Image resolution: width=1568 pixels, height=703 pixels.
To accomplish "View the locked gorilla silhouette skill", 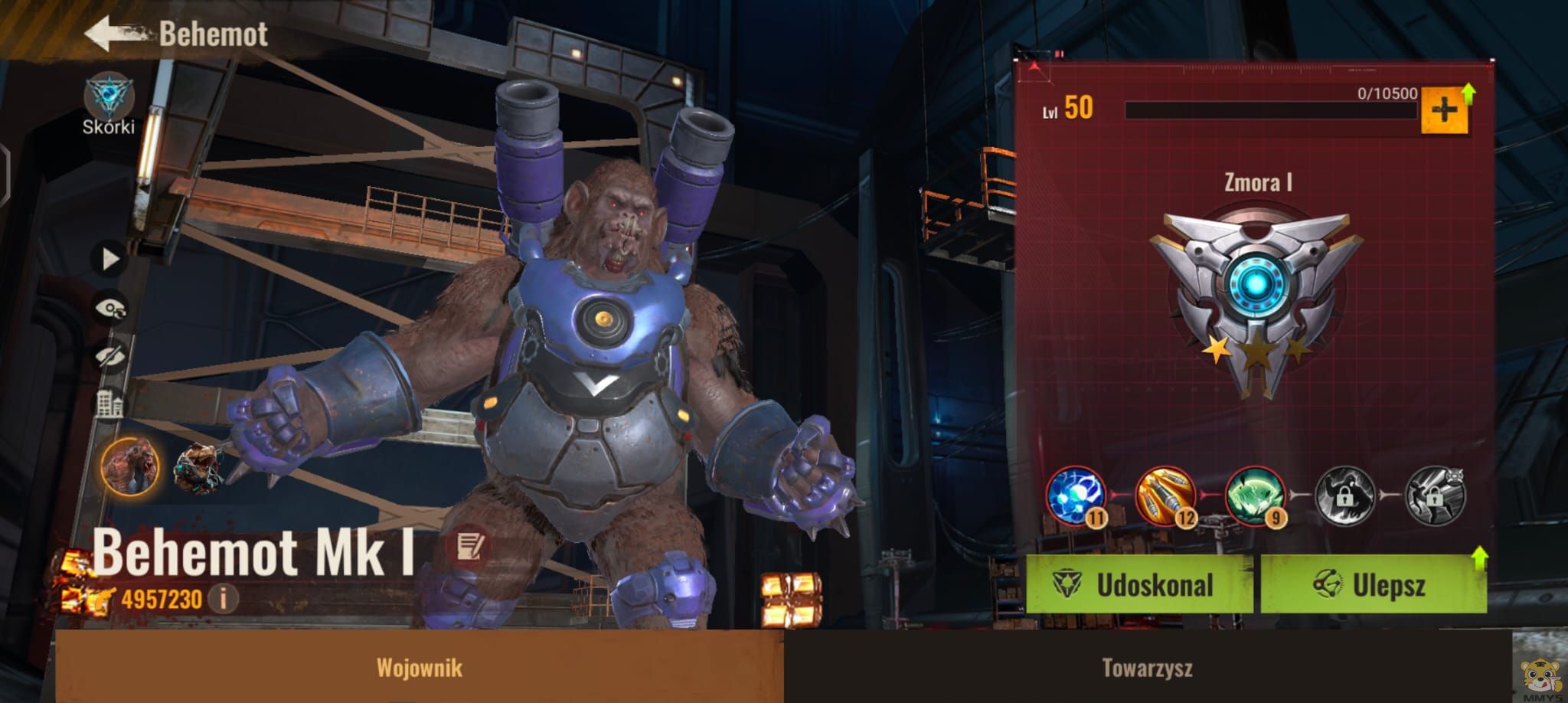I will 1344,497.
